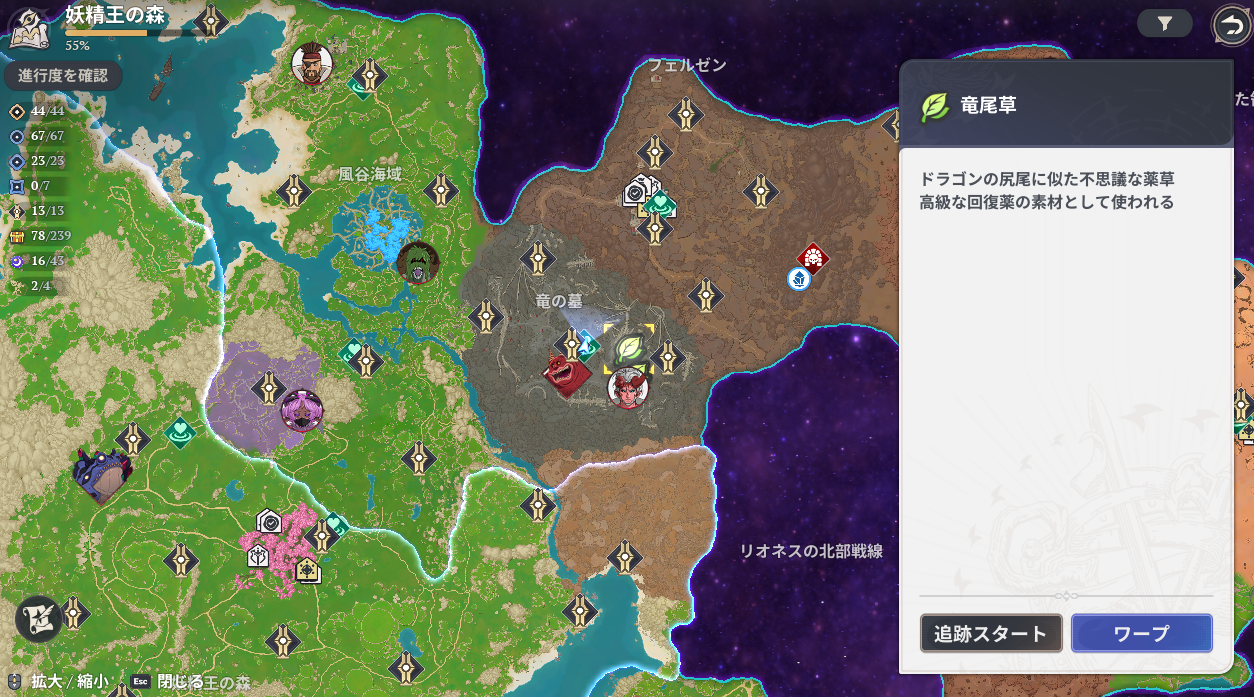This screenshot has height=697, width=1254.
Task: Start tracking with the 追跡スタート button
Action: pyautogui.click(x=990, y=633)
